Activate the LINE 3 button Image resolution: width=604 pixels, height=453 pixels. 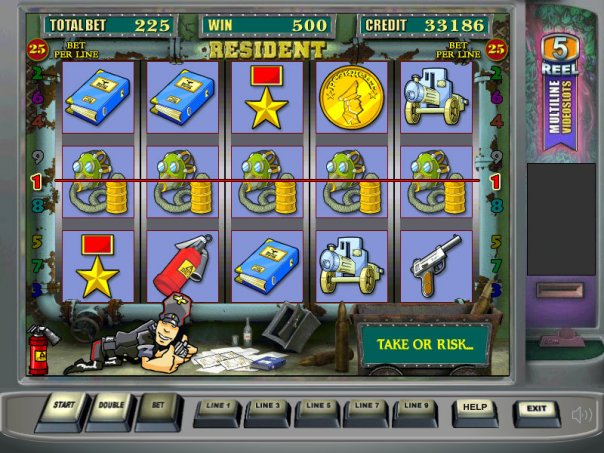pyautogui.click(x=267, y=409)
